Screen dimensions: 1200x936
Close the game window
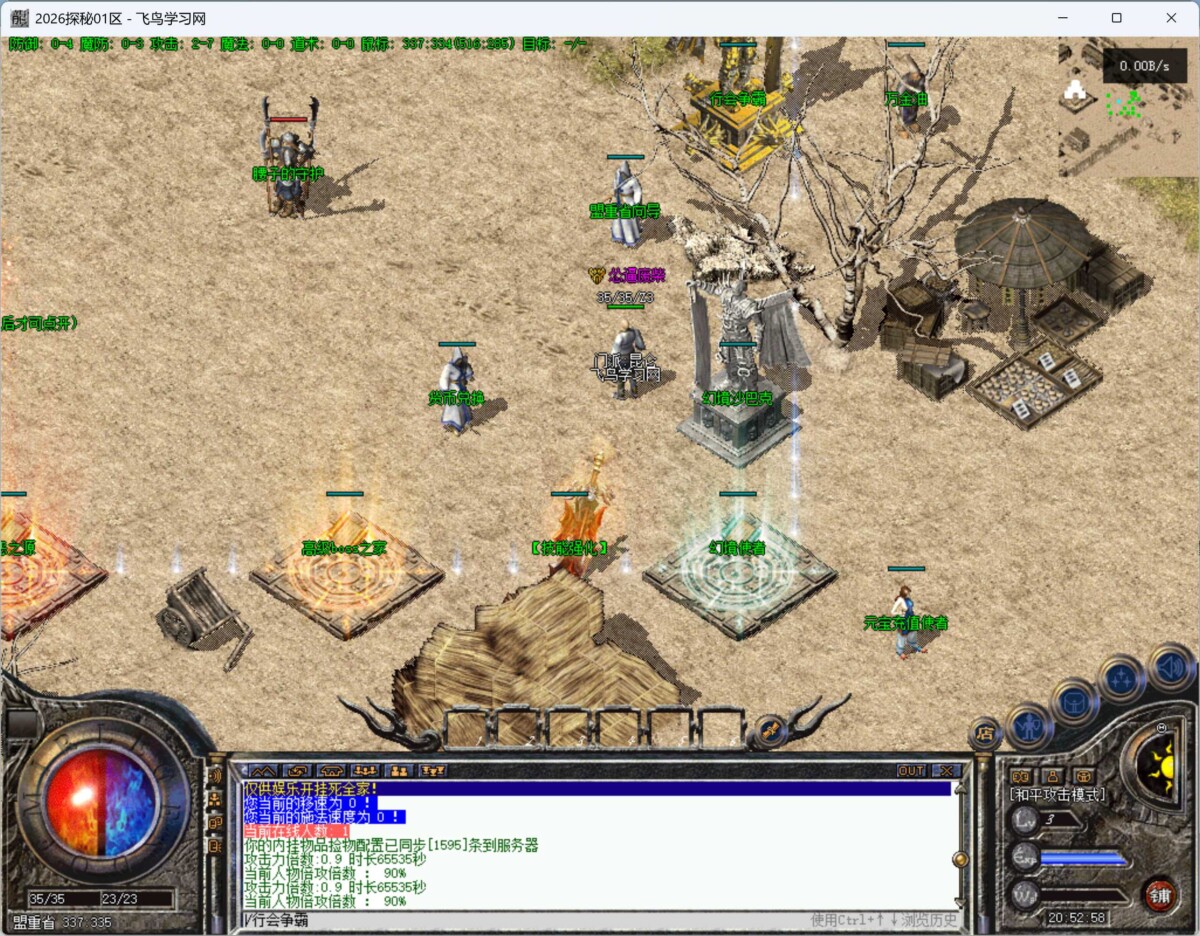click(x=1171, y=18)
